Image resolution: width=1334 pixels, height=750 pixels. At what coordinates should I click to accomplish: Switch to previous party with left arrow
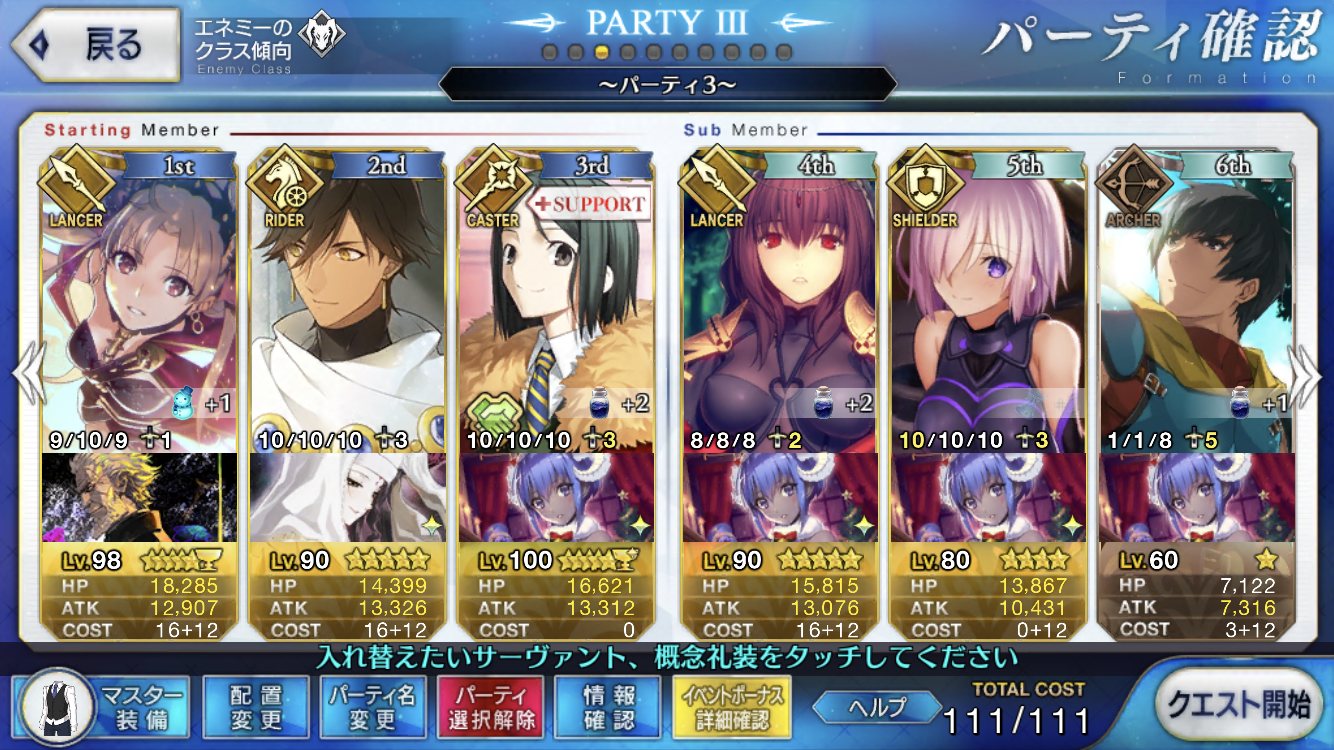click(x=25, y=375)
